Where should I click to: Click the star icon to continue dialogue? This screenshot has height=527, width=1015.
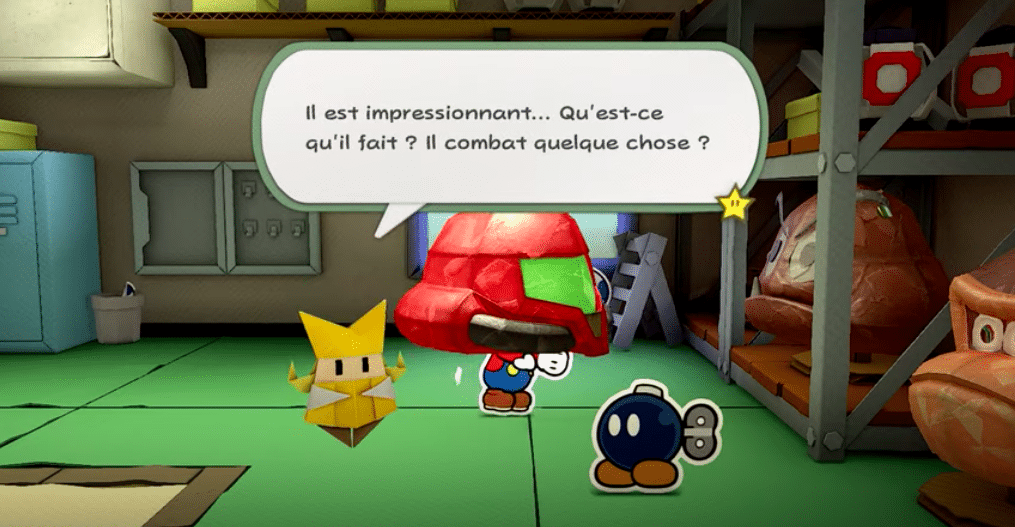(x=735, y=203)
